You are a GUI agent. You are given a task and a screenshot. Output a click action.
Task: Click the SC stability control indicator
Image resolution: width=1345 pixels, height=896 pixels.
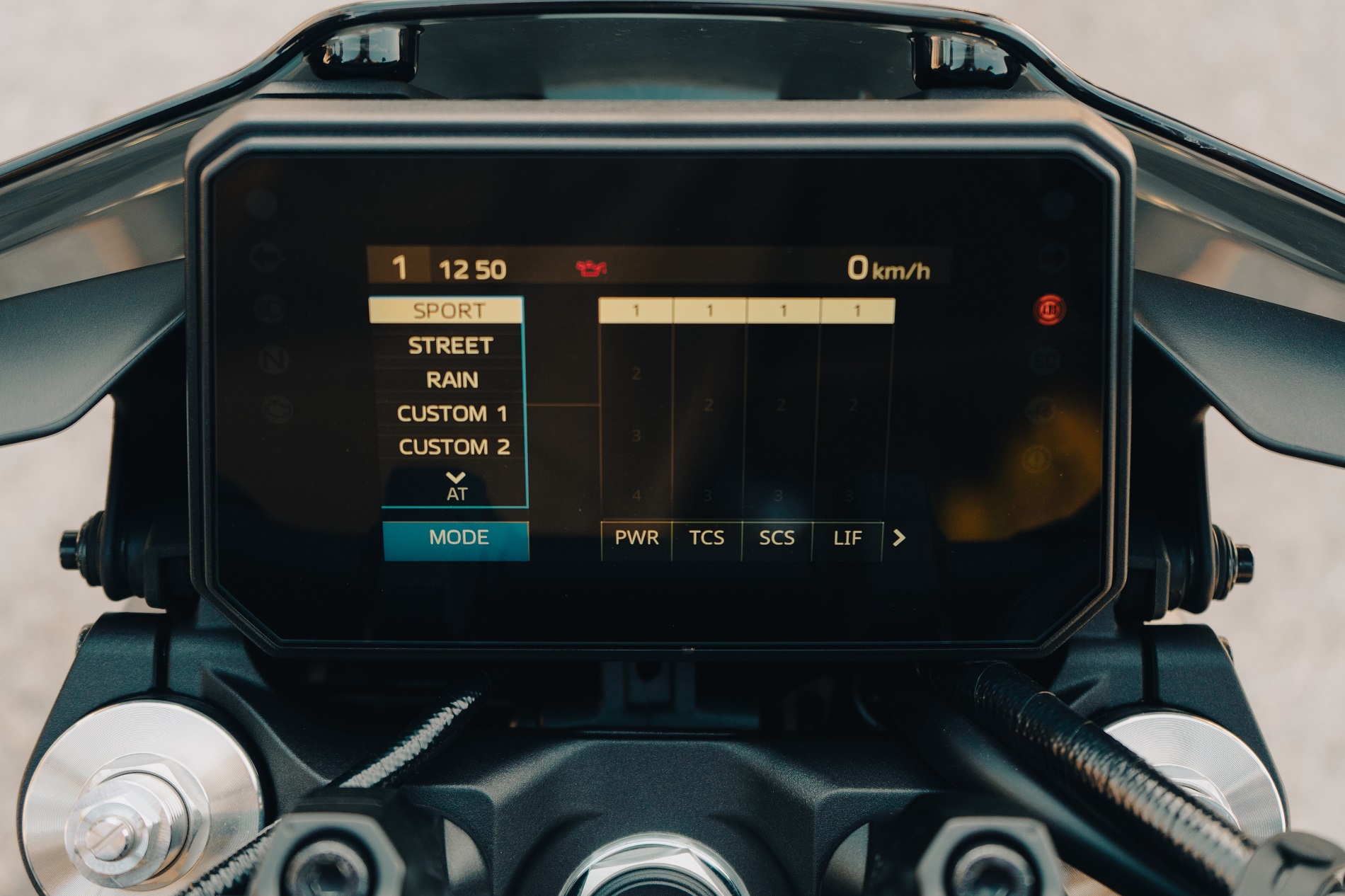point(1046,360)
